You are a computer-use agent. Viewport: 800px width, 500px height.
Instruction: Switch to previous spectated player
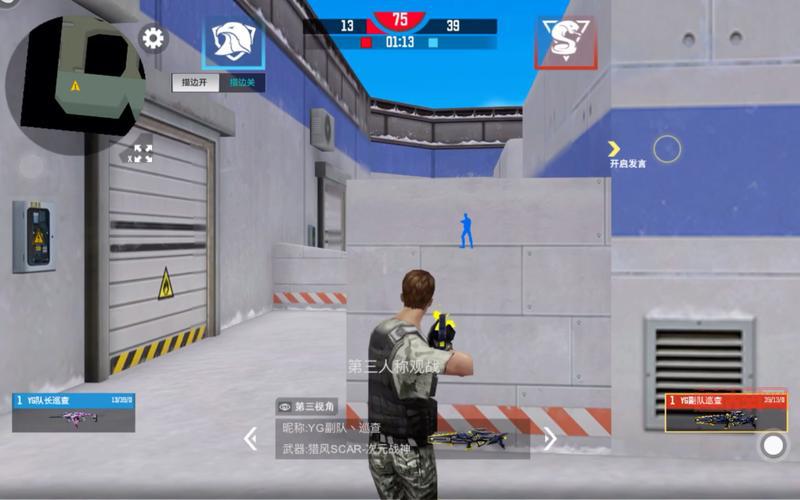(x=251, y=438)
